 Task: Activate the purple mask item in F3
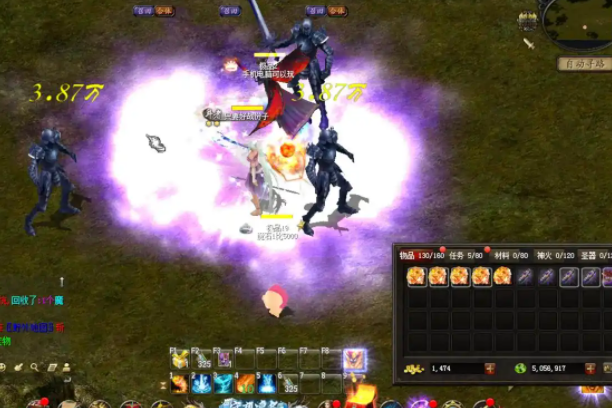click(x=224, y=360)
